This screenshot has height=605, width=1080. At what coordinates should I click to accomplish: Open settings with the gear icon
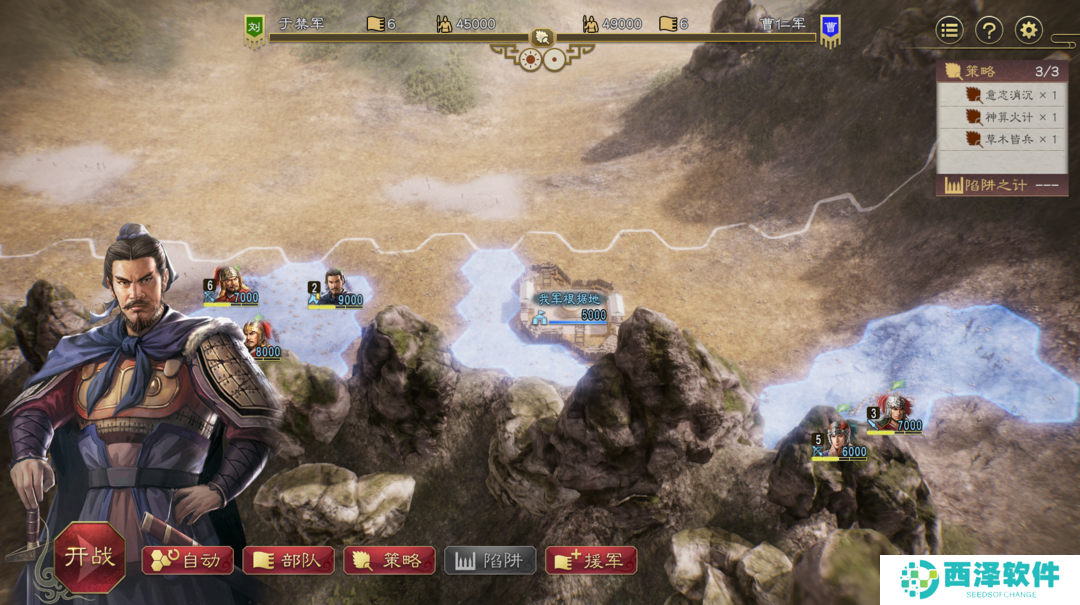click(1029, 30)
